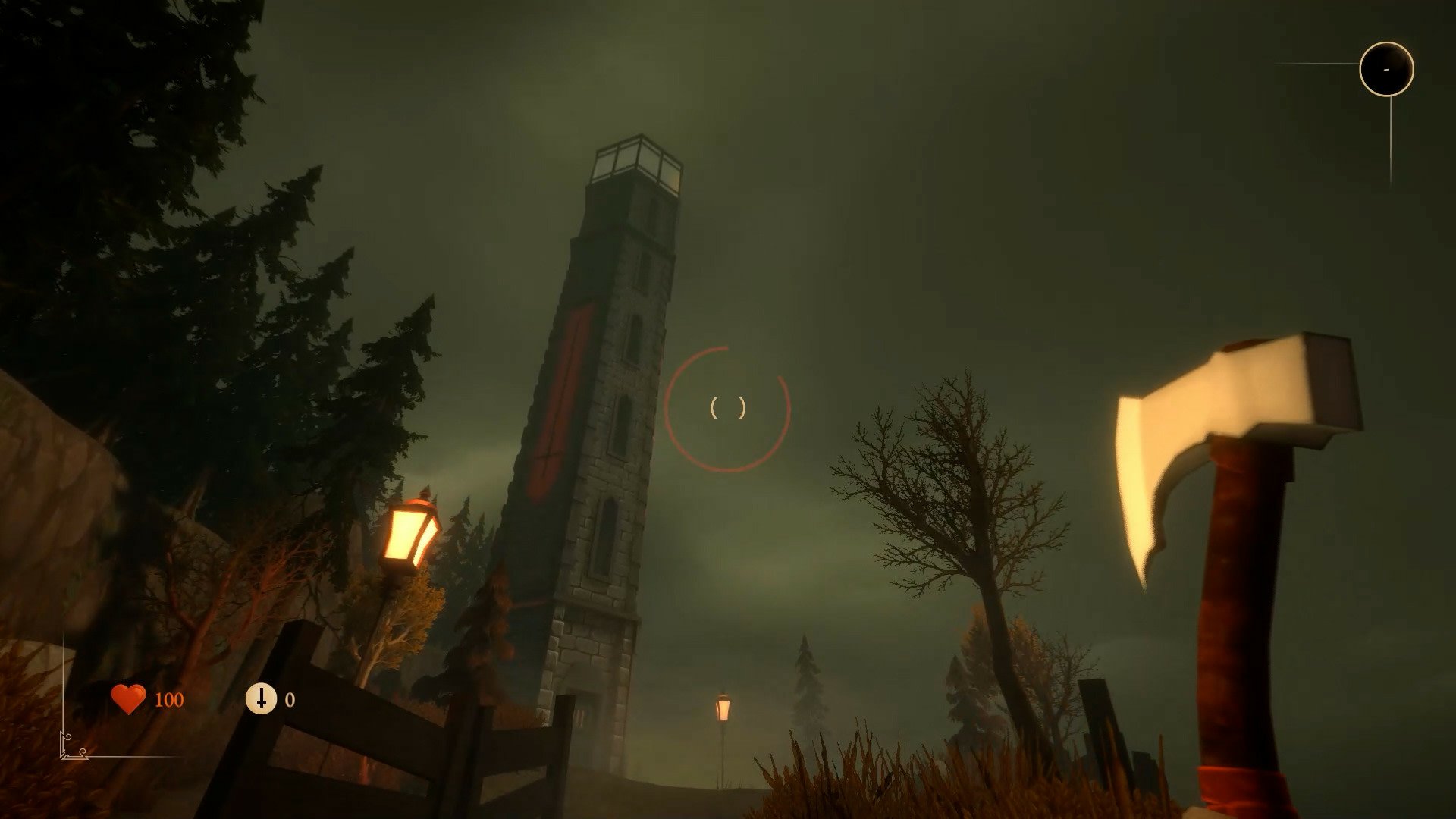Image resolution: width=1456 pixels, height=819 pixels.
Task: Click the red heart health icon
Action: pos(128,699)
